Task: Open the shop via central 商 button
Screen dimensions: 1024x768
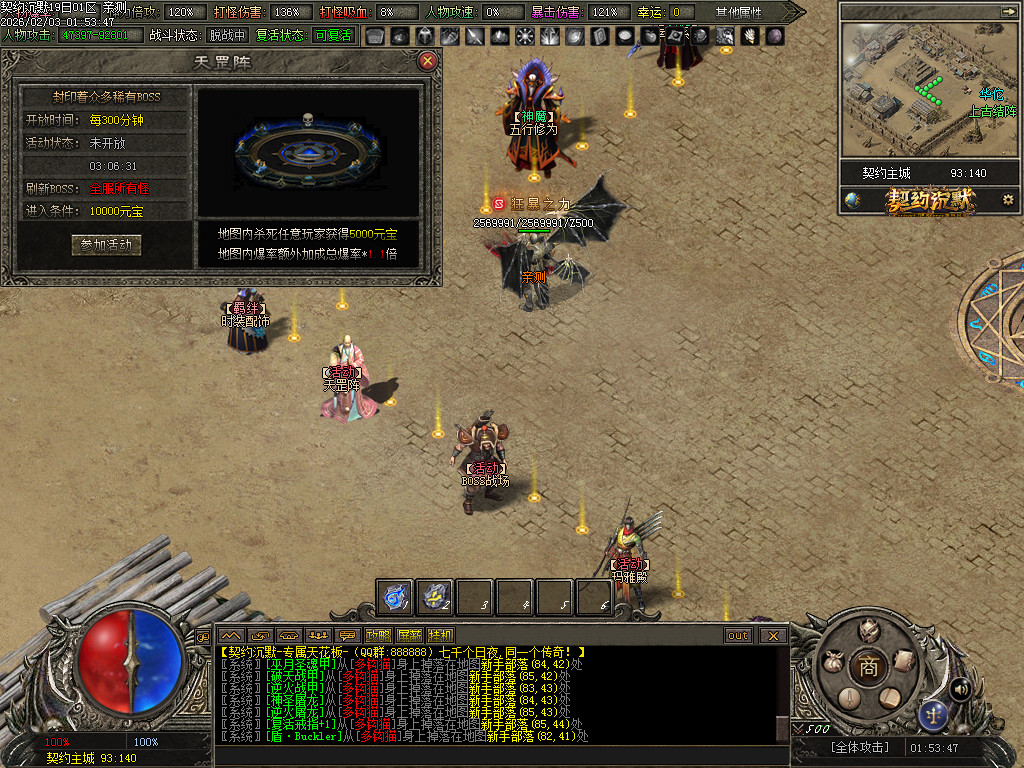Action: tap(868, 667)
